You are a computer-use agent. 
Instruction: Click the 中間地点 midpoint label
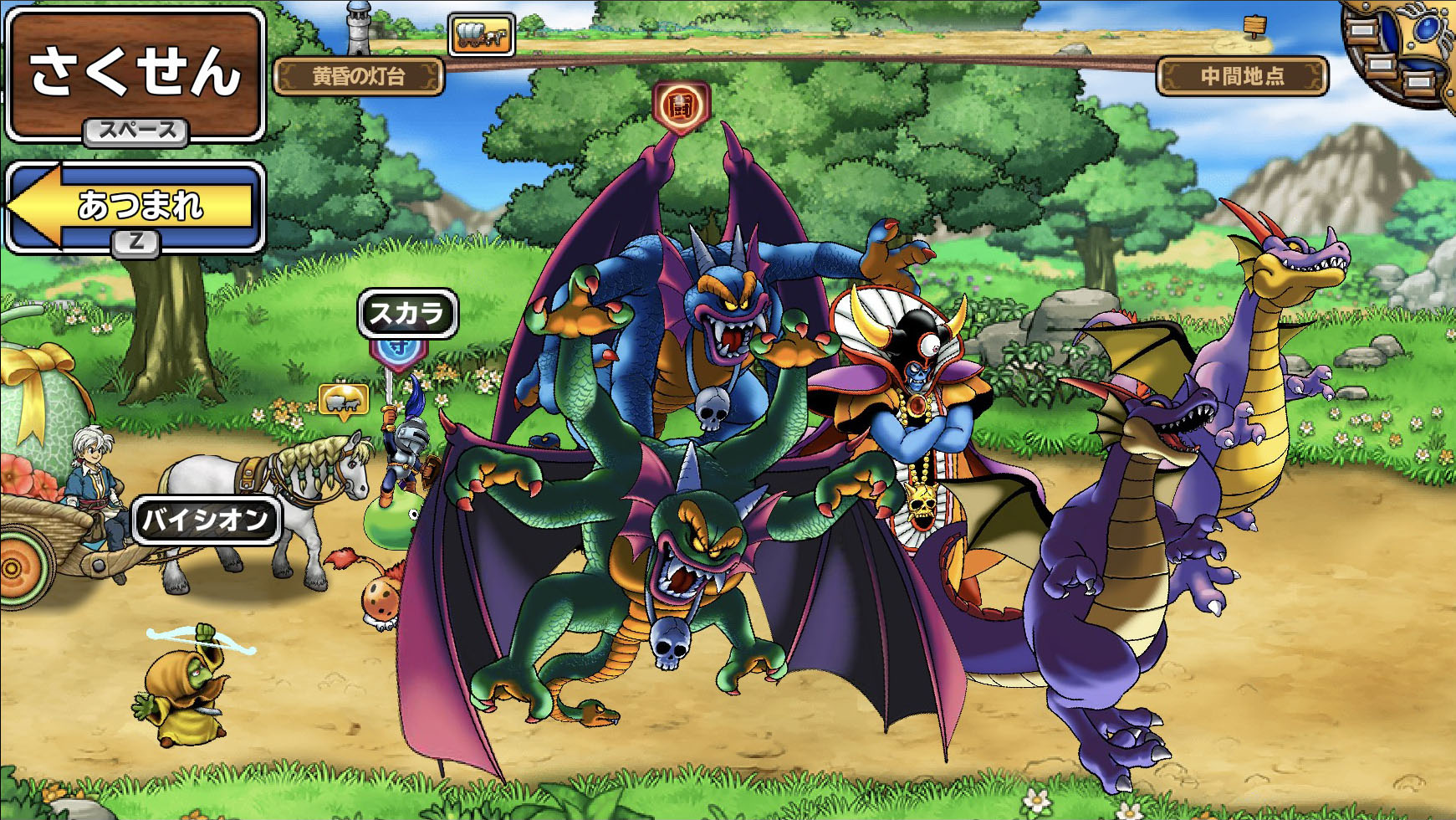[1242, 77]
